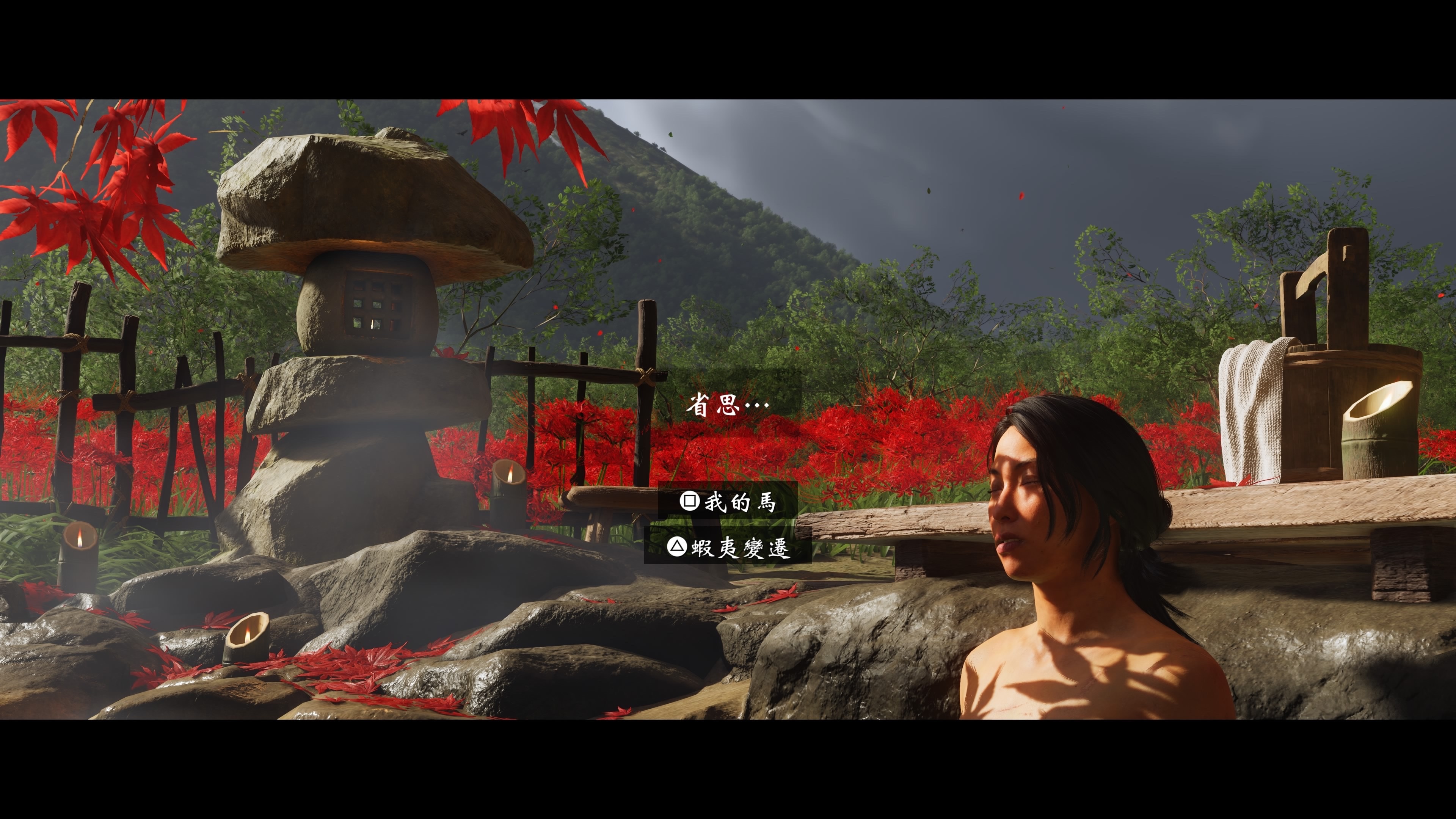Select the 蝦夷變遷 reflection topic
Viewport: 1456px width, 819px height.
click(728, 546)
